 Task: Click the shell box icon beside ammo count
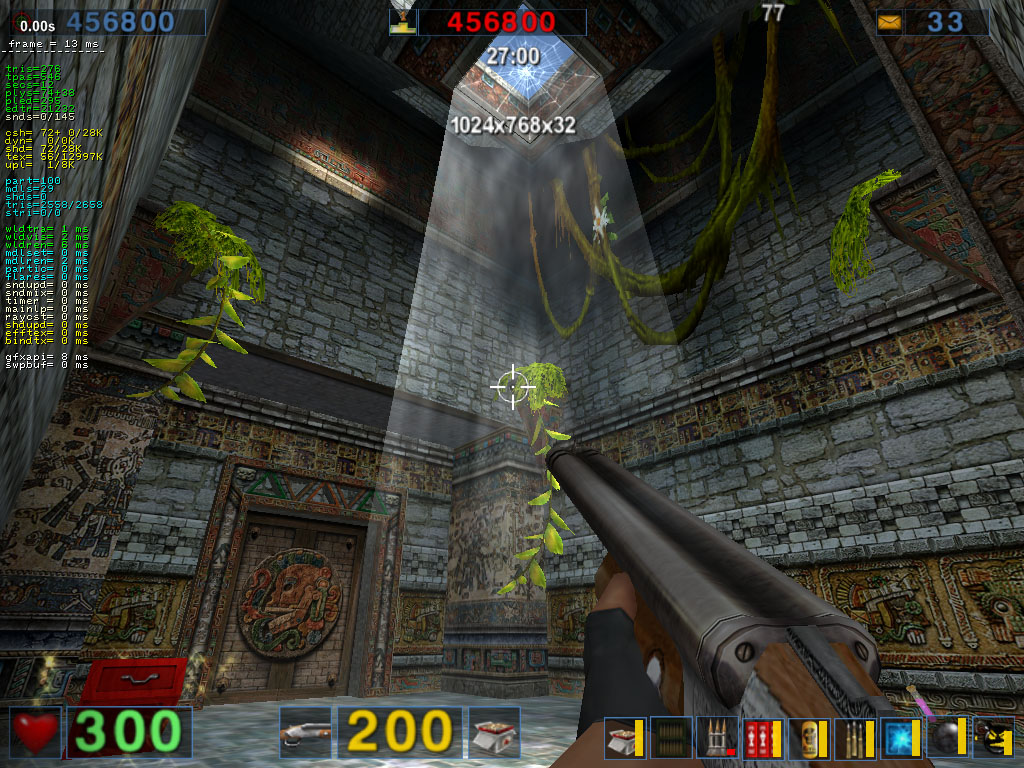[x=494, y=732]
